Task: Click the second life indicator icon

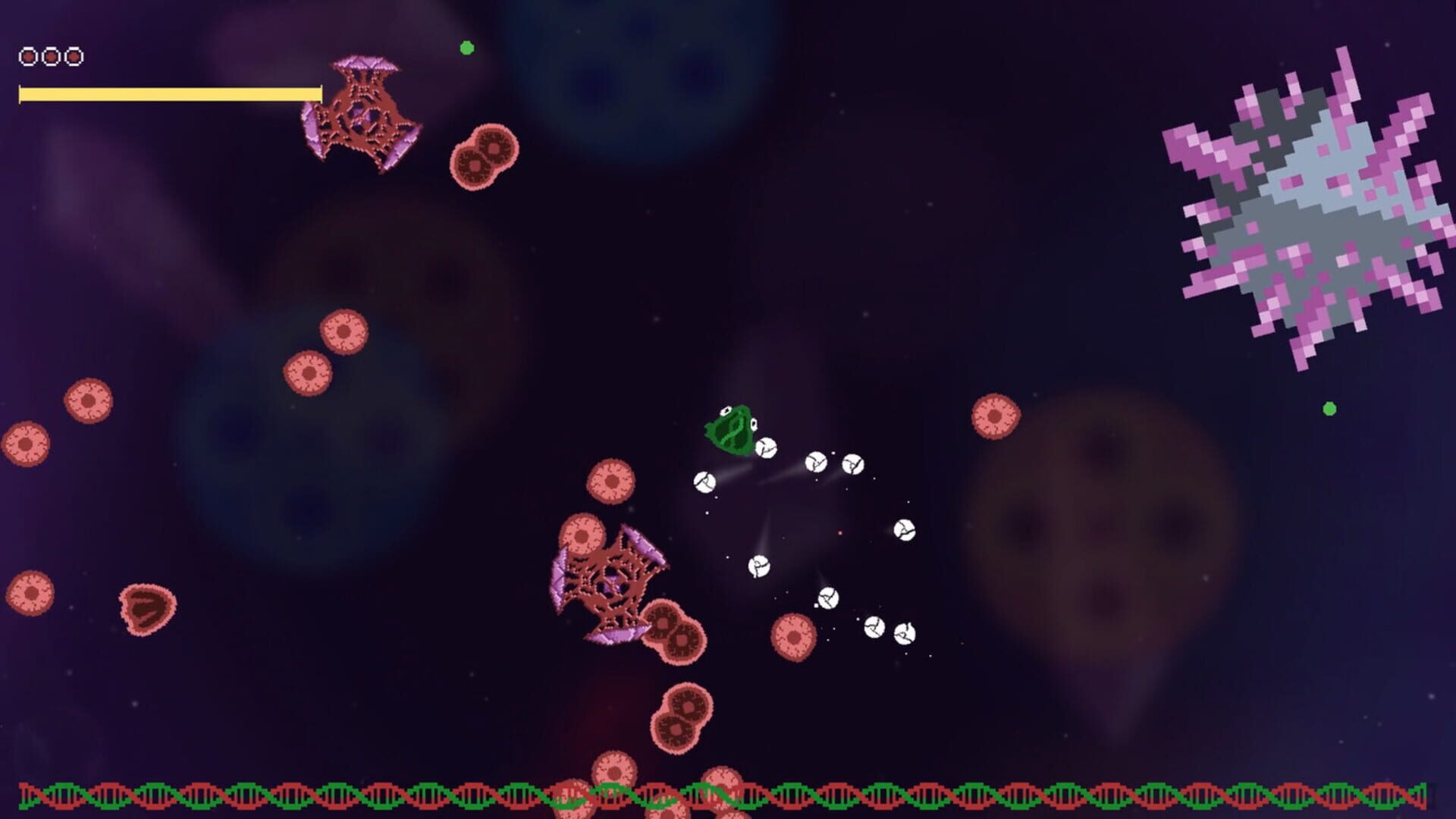Action: [x=51, y=55]
